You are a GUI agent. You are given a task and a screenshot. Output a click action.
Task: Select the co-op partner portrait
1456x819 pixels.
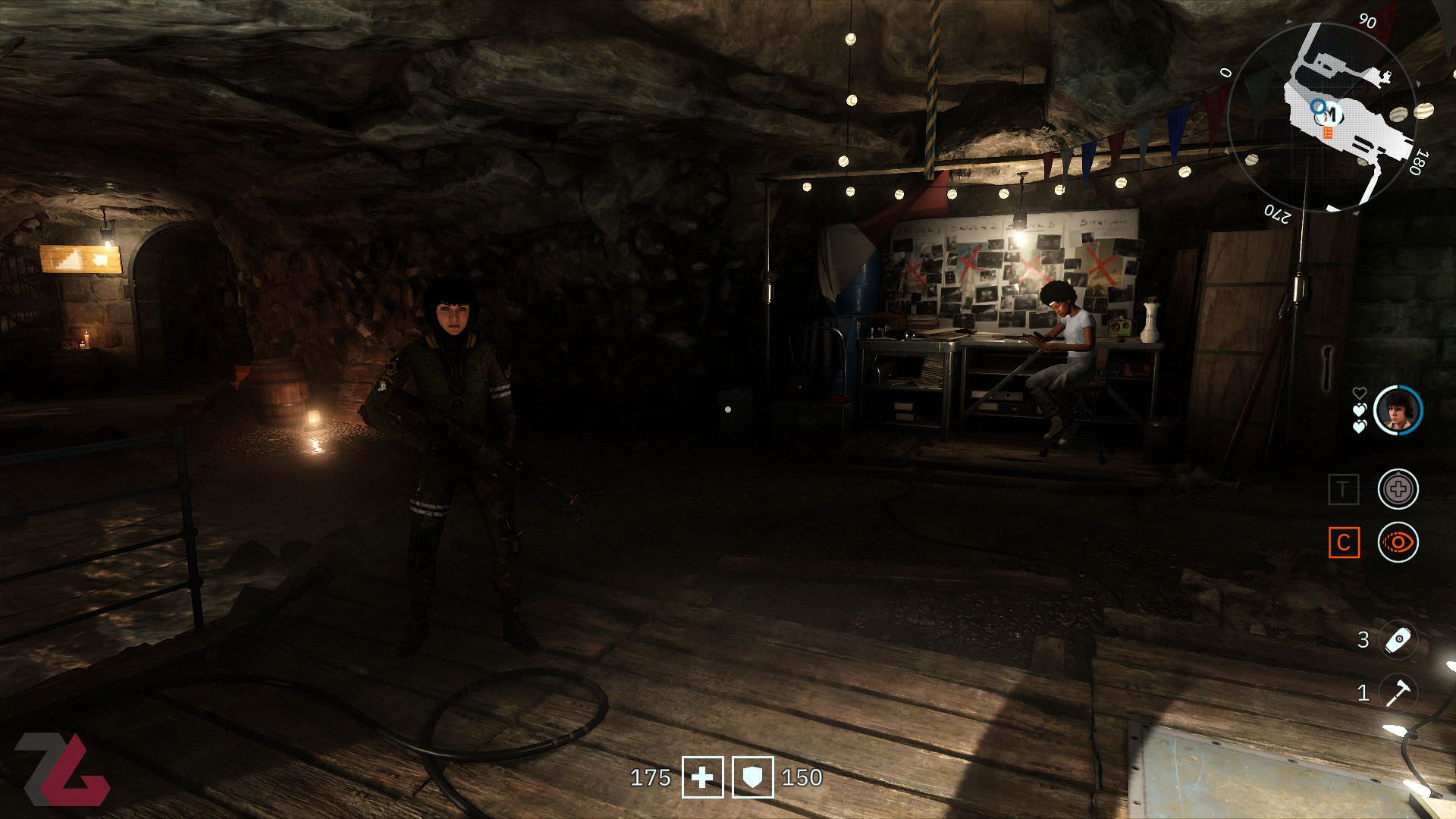[1398, 410]
